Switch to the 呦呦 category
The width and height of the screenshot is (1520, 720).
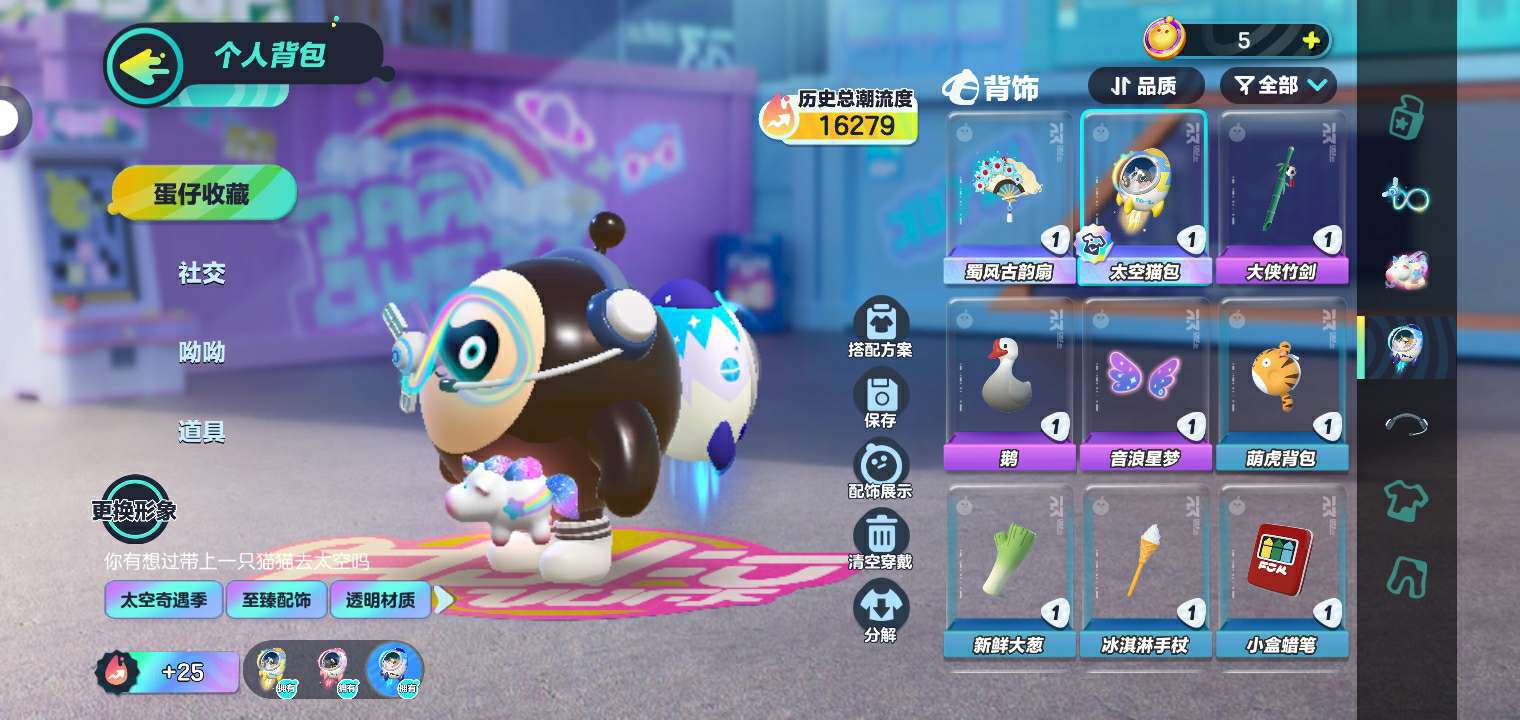click(202, 352)
